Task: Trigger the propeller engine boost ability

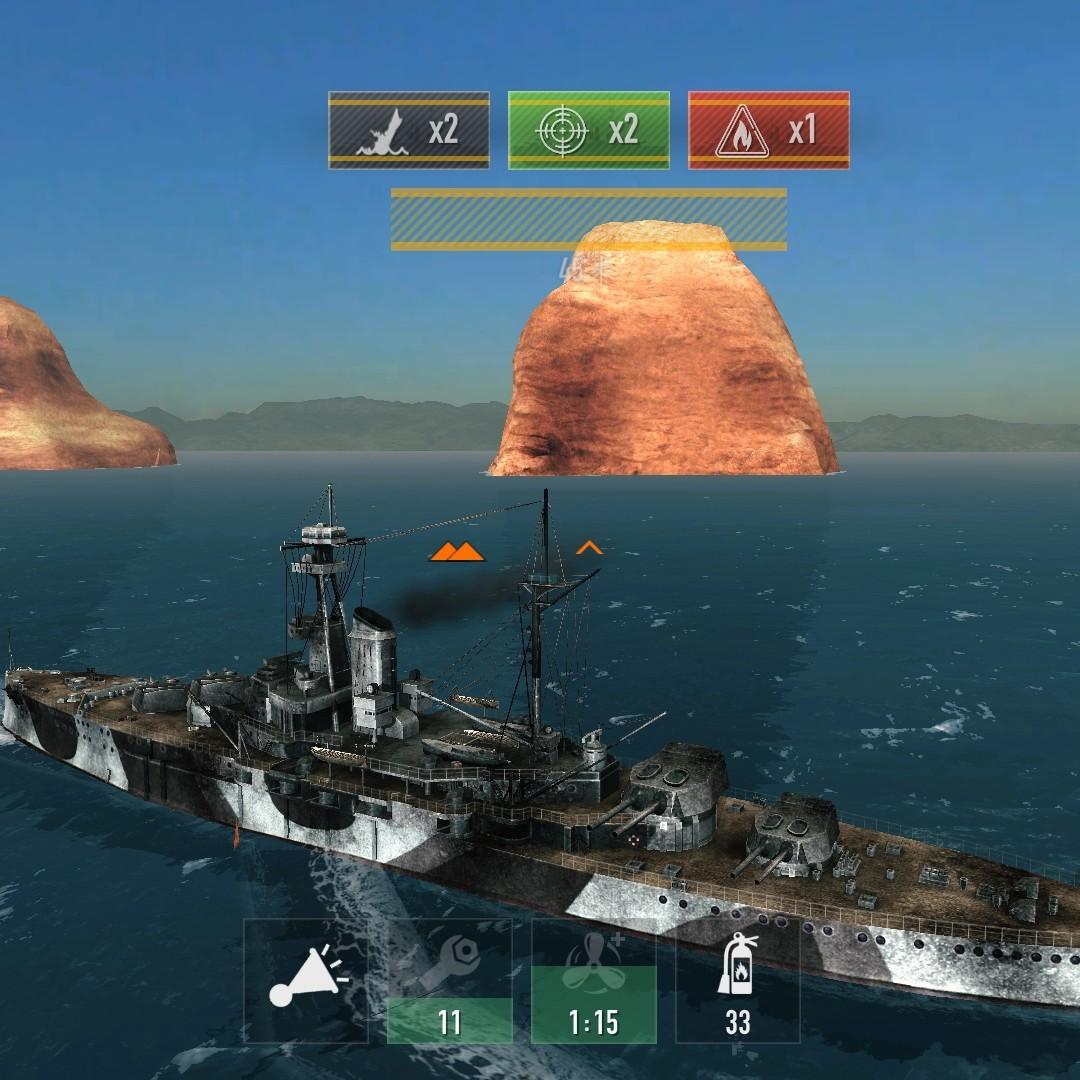Action: (594, 981)
